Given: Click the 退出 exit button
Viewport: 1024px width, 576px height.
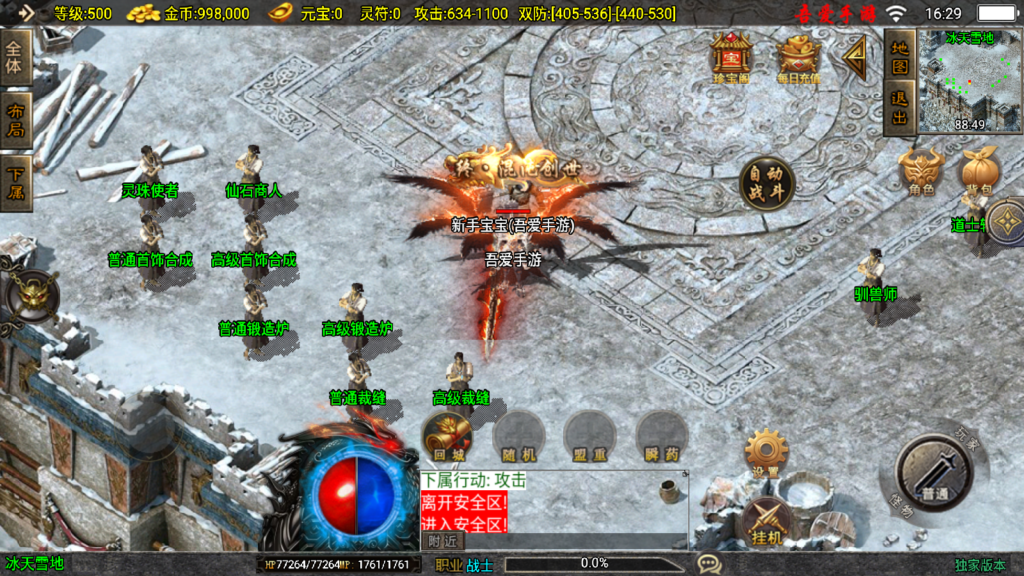Looking at the screenshot, I should 900,108.
